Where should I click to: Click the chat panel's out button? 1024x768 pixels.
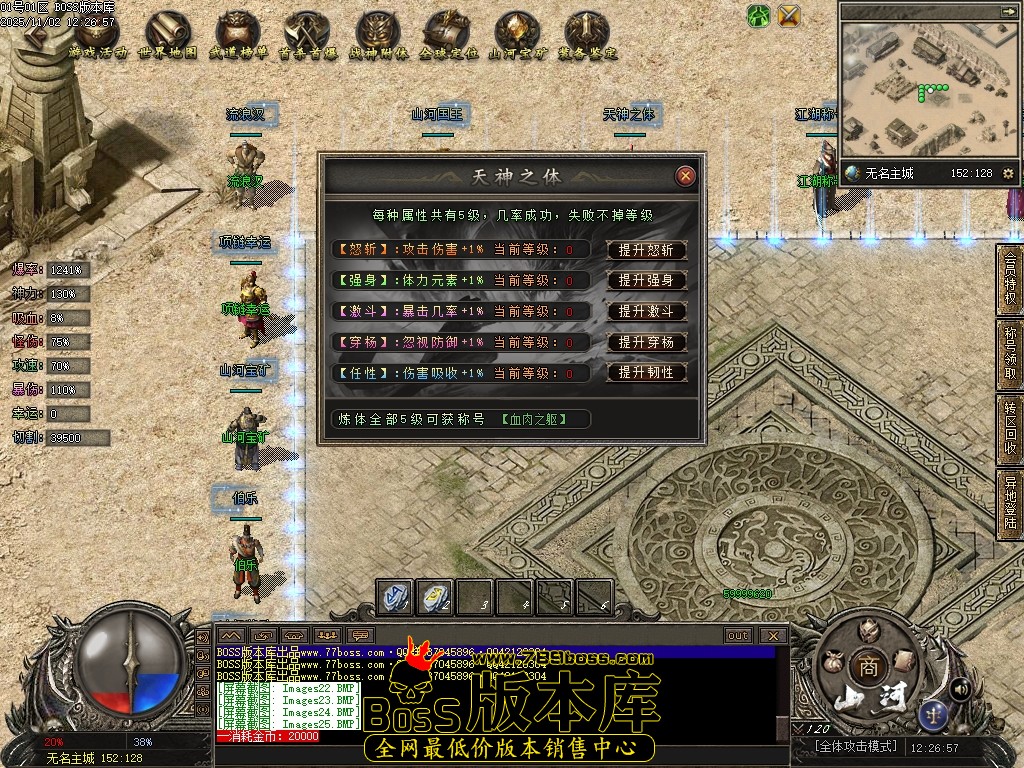coord(738,635)
